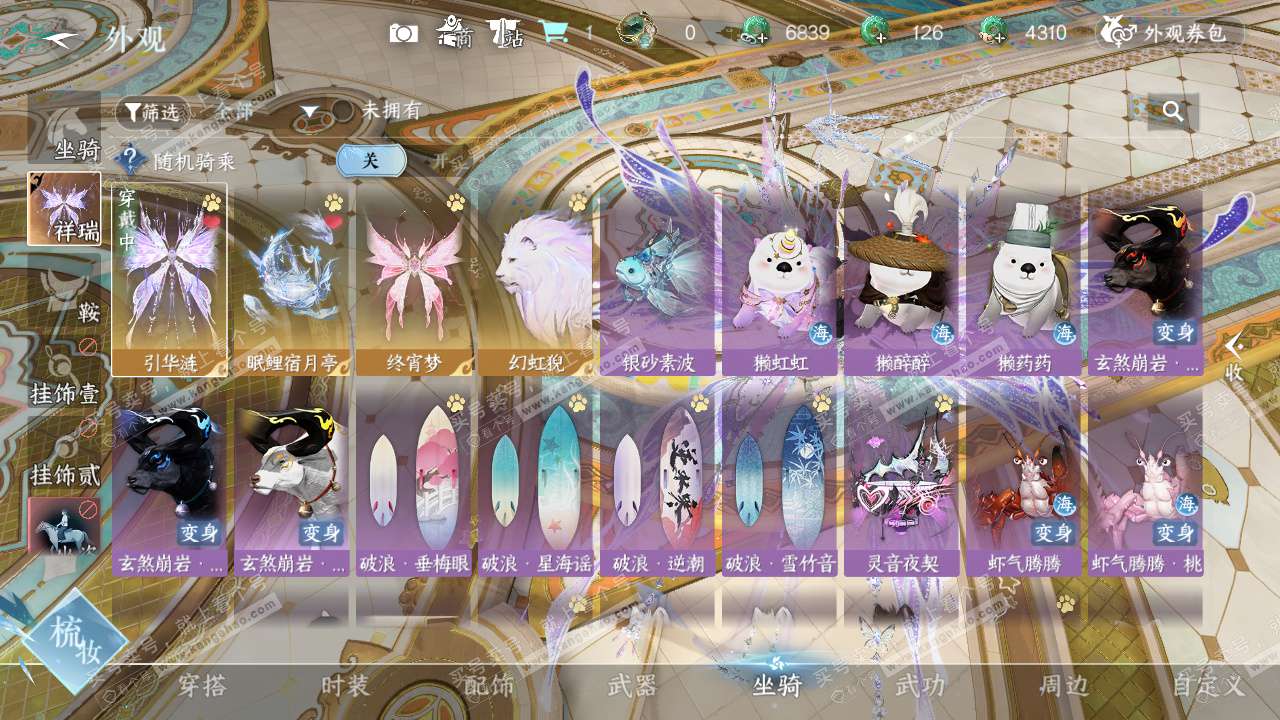1280x720 pixels.
Task: Pick the 幻虹貎 white lion mount
Action: pyautogui.click(x=535, y=279)
